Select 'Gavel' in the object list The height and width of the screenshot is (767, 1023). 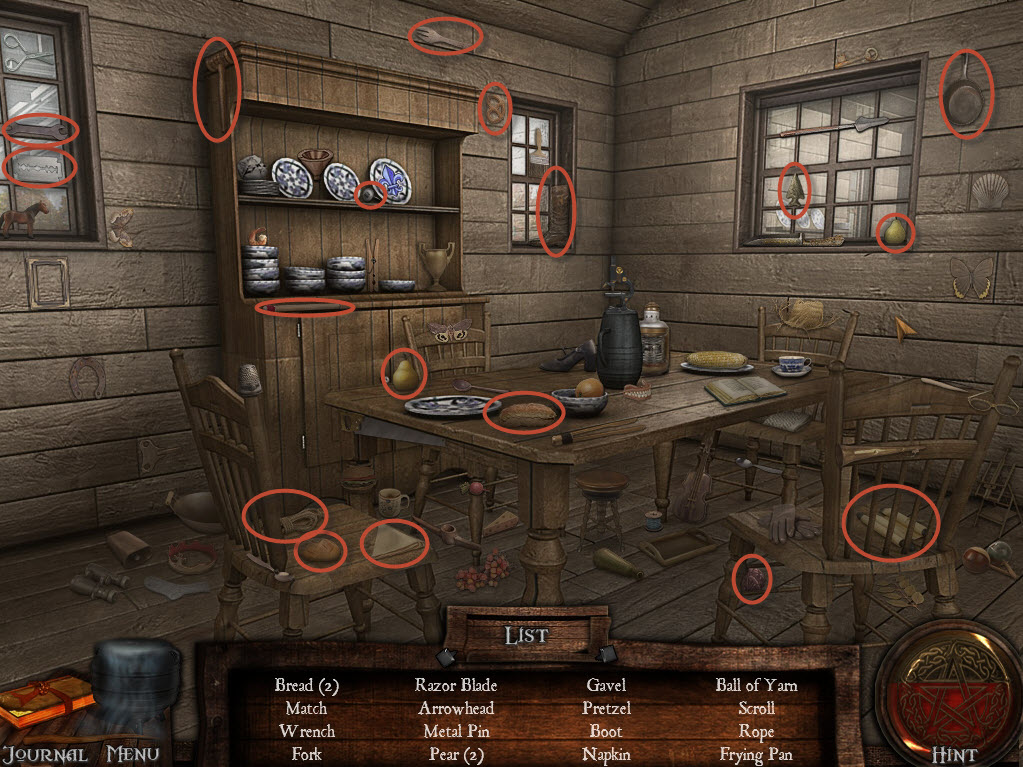pyautogui.click(x=606, y=685)
